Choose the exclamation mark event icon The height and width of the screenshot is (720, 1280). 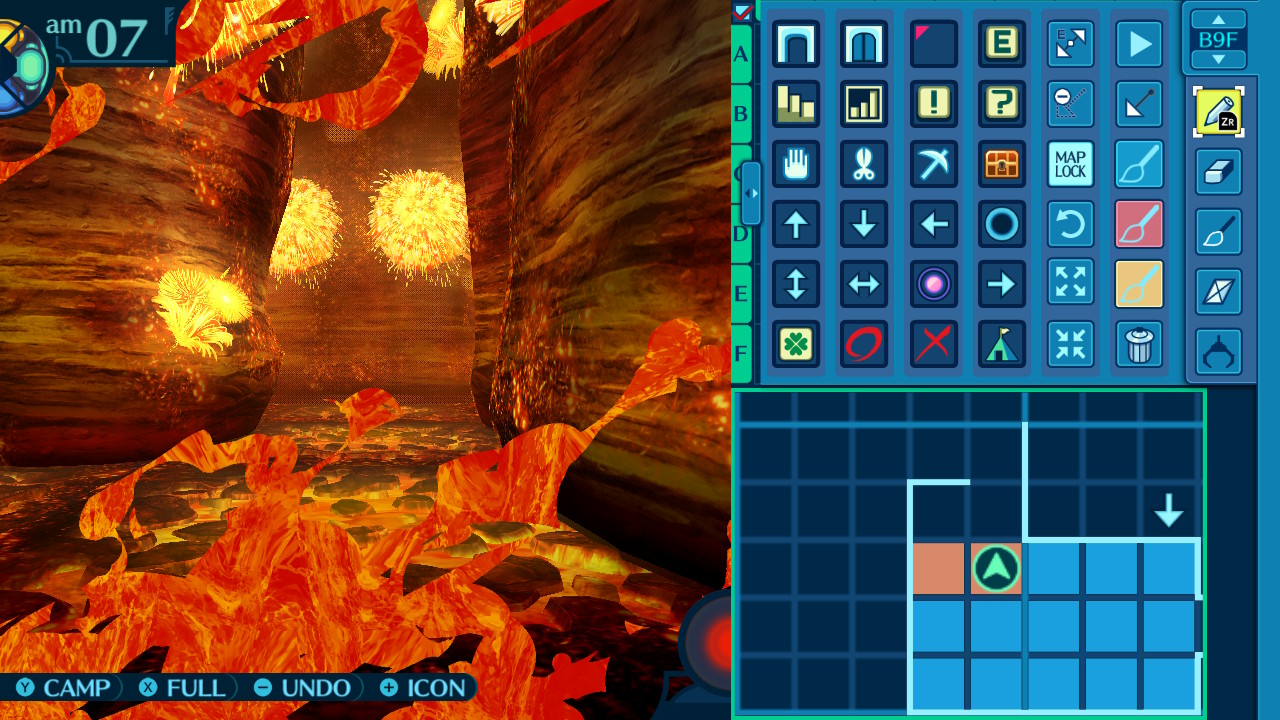pyautogui.click(x=934, y=104)
